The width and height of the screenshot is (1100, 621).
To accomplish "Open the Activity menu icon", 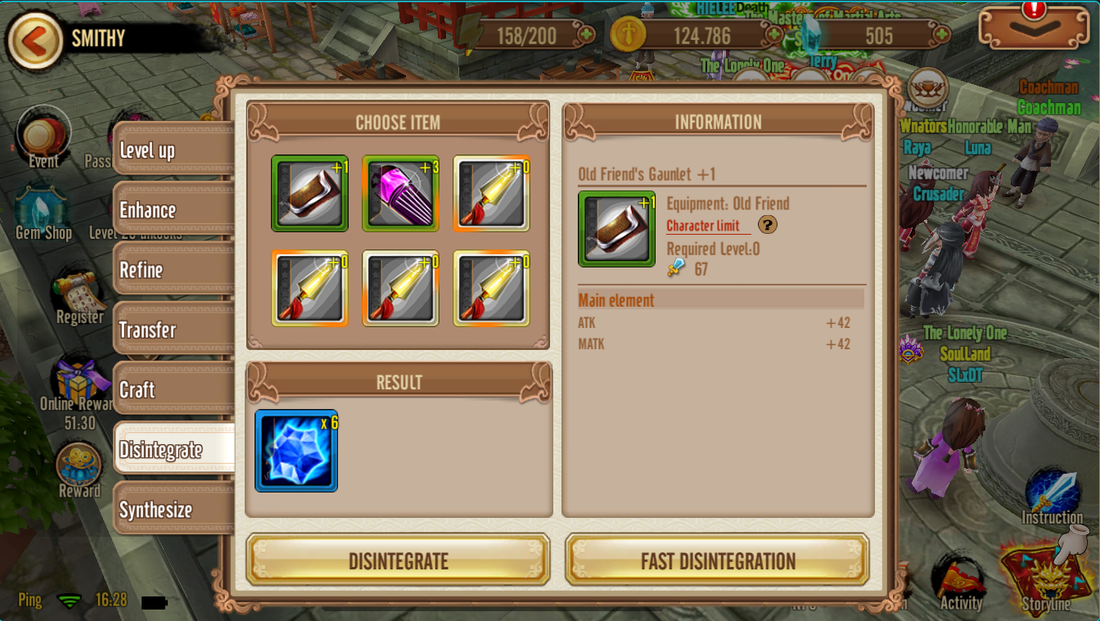I will point(960,580).
